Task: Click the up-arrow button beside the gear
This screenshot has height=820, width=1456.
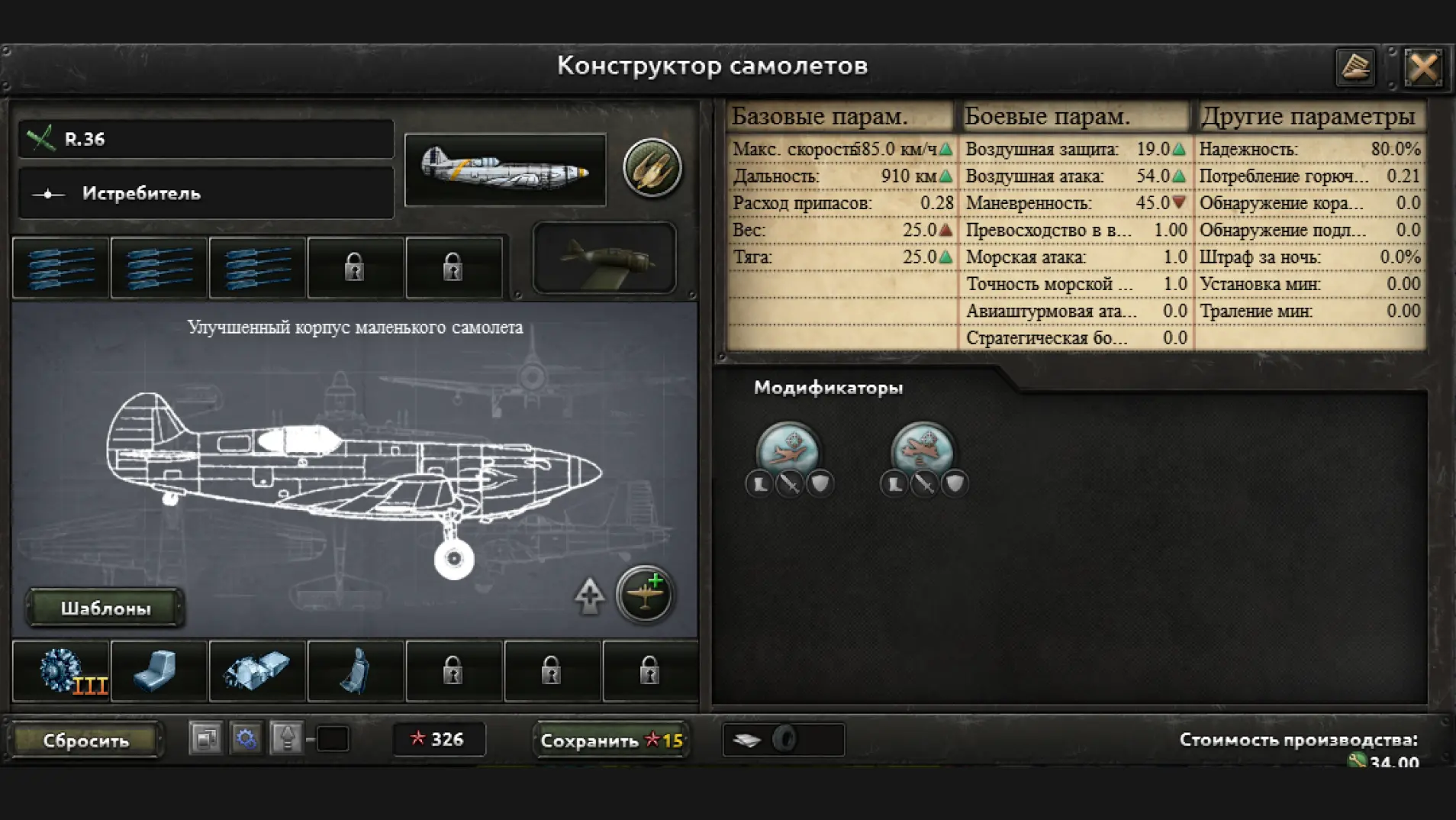Action: point(287,738)
